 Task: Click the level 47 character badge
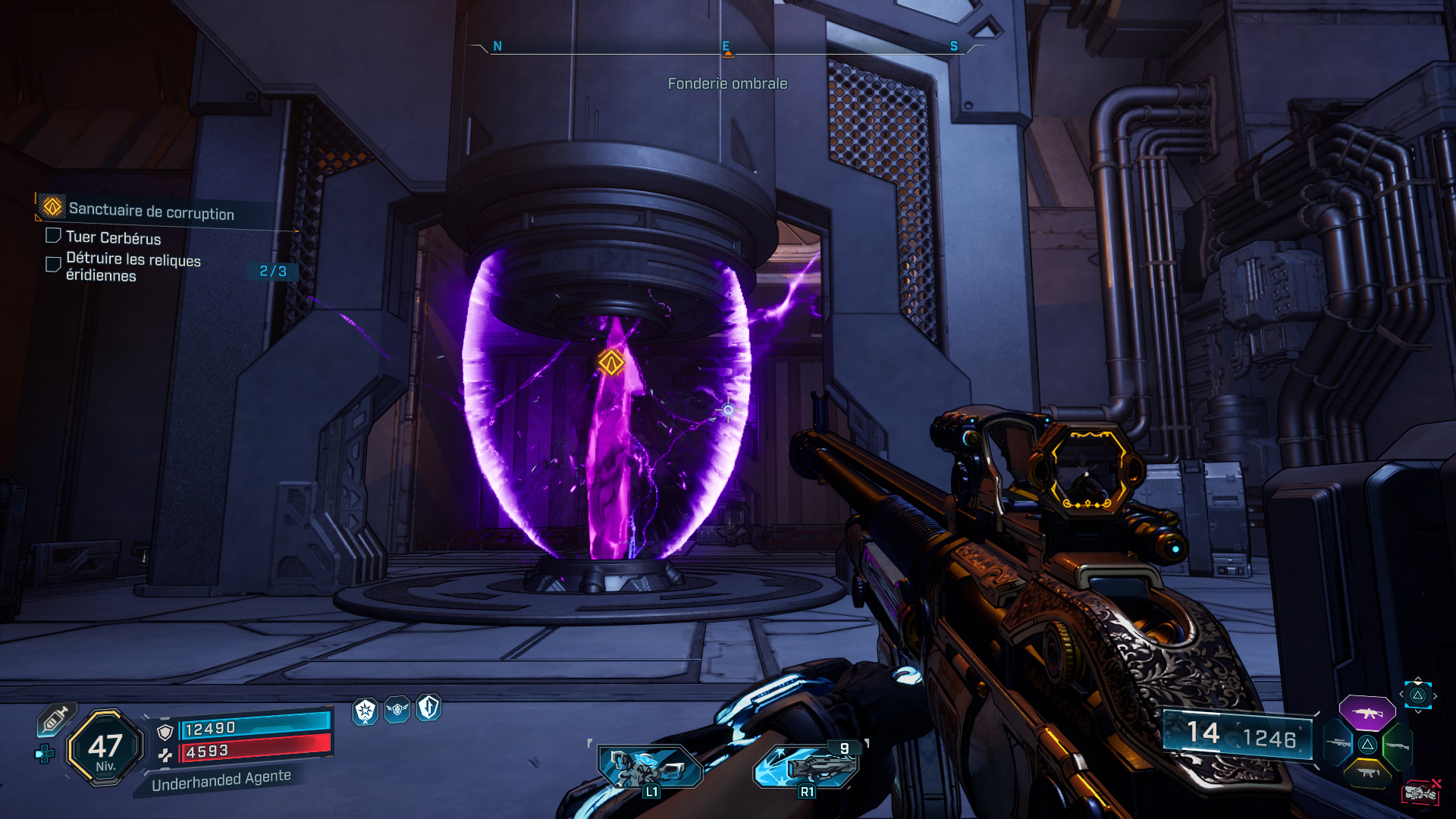(105, 748)
